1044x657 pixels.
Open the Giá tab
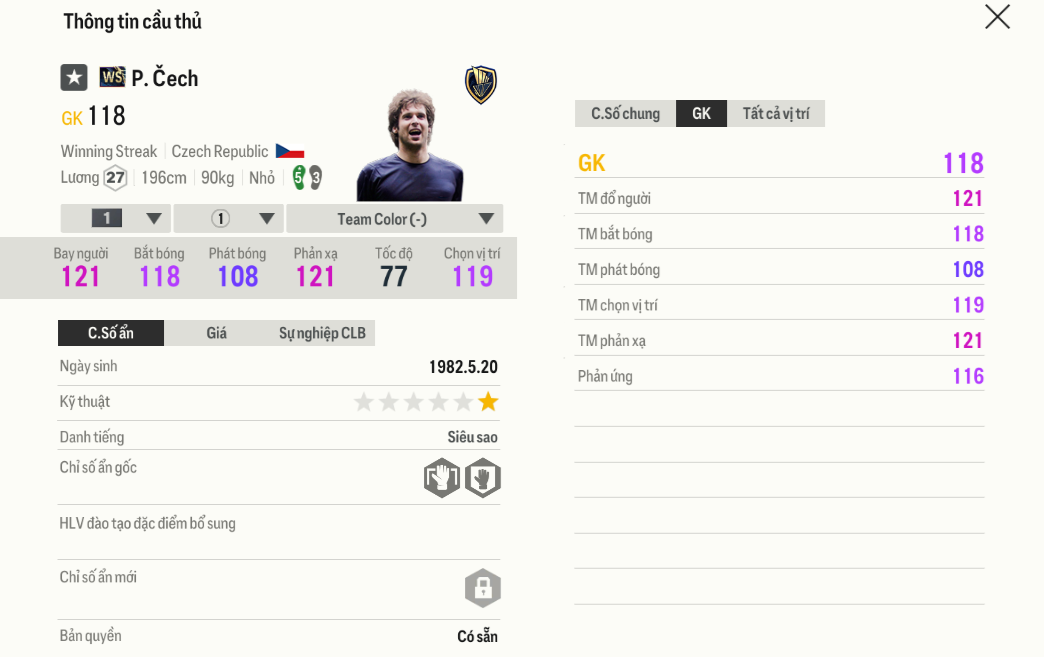pos(217,333)
